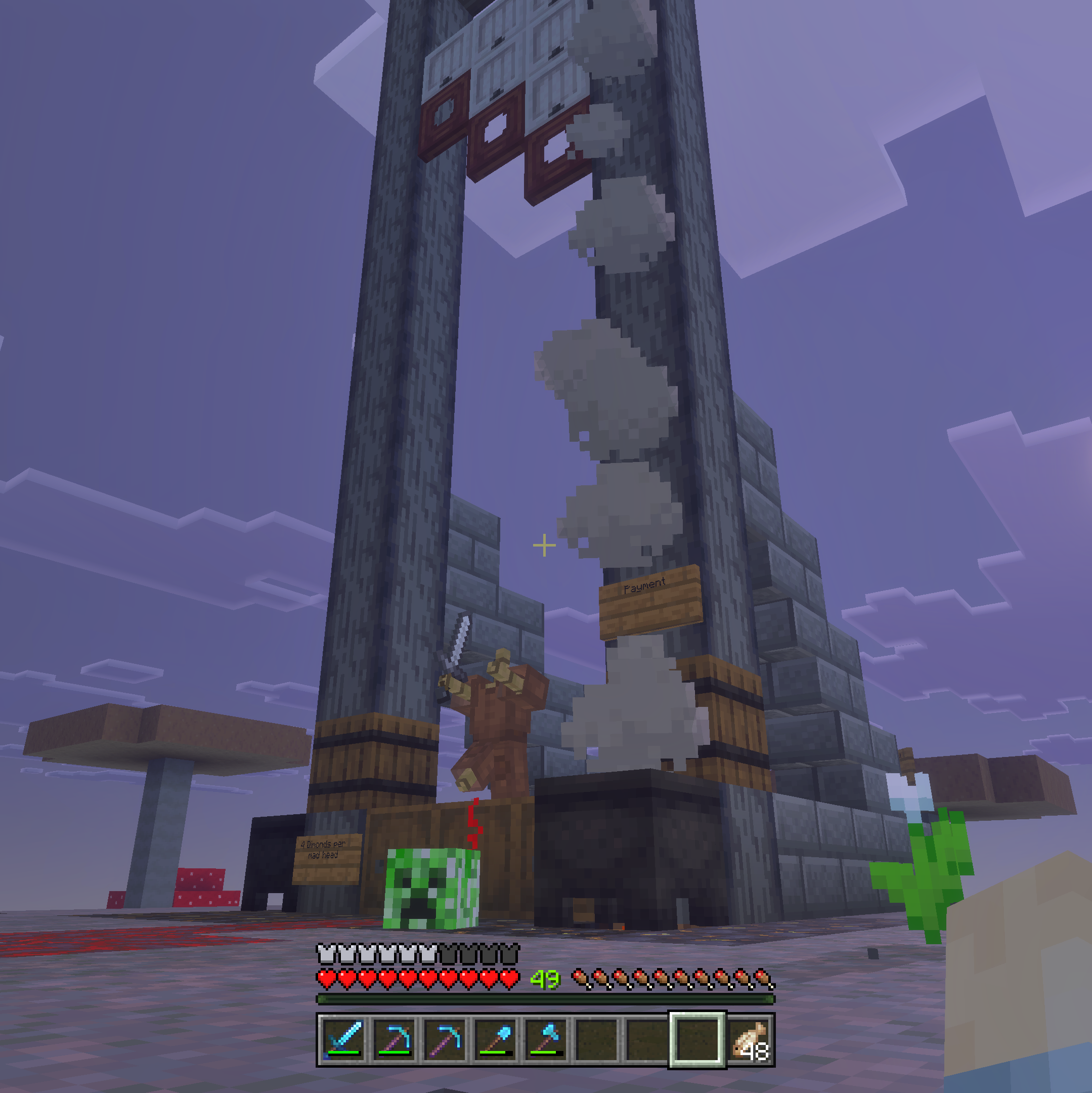The image size is (1092, 1093).
Task: Select the diamond sword hotbar slot
Action: [344, 1039]
